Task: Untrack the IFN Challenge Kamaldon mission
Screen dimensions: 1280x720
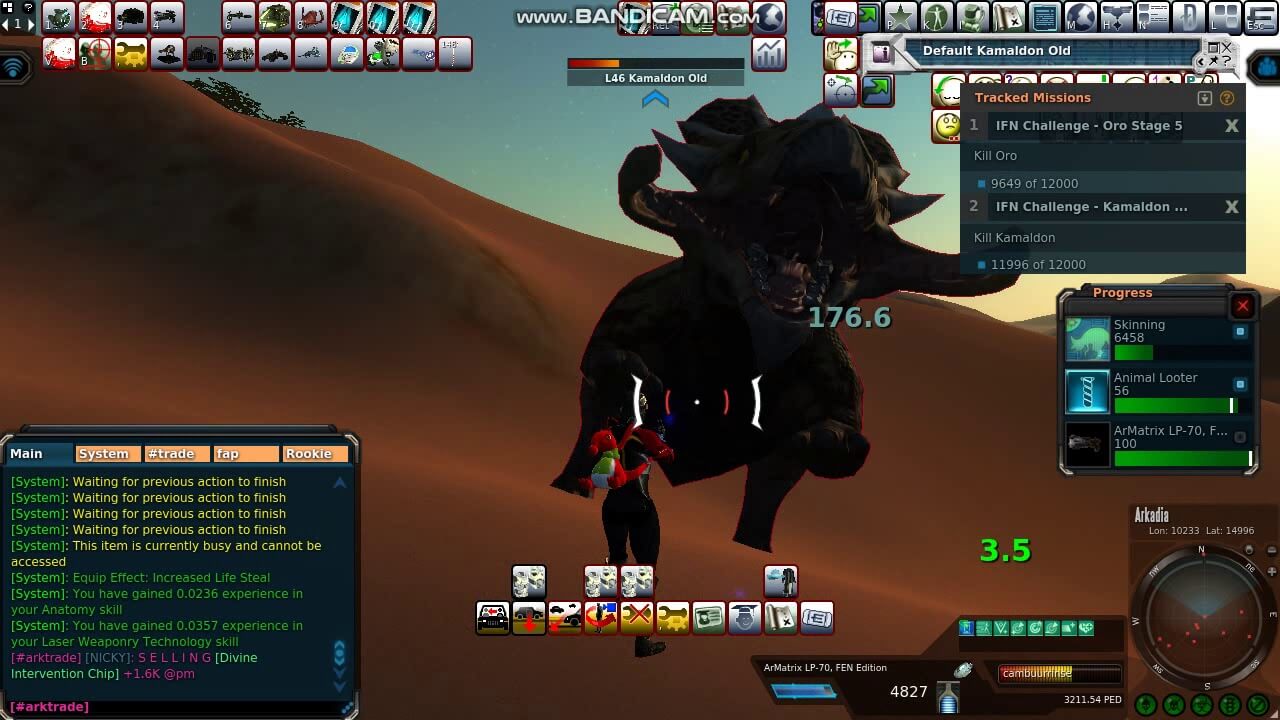Action: point(1232,207)
